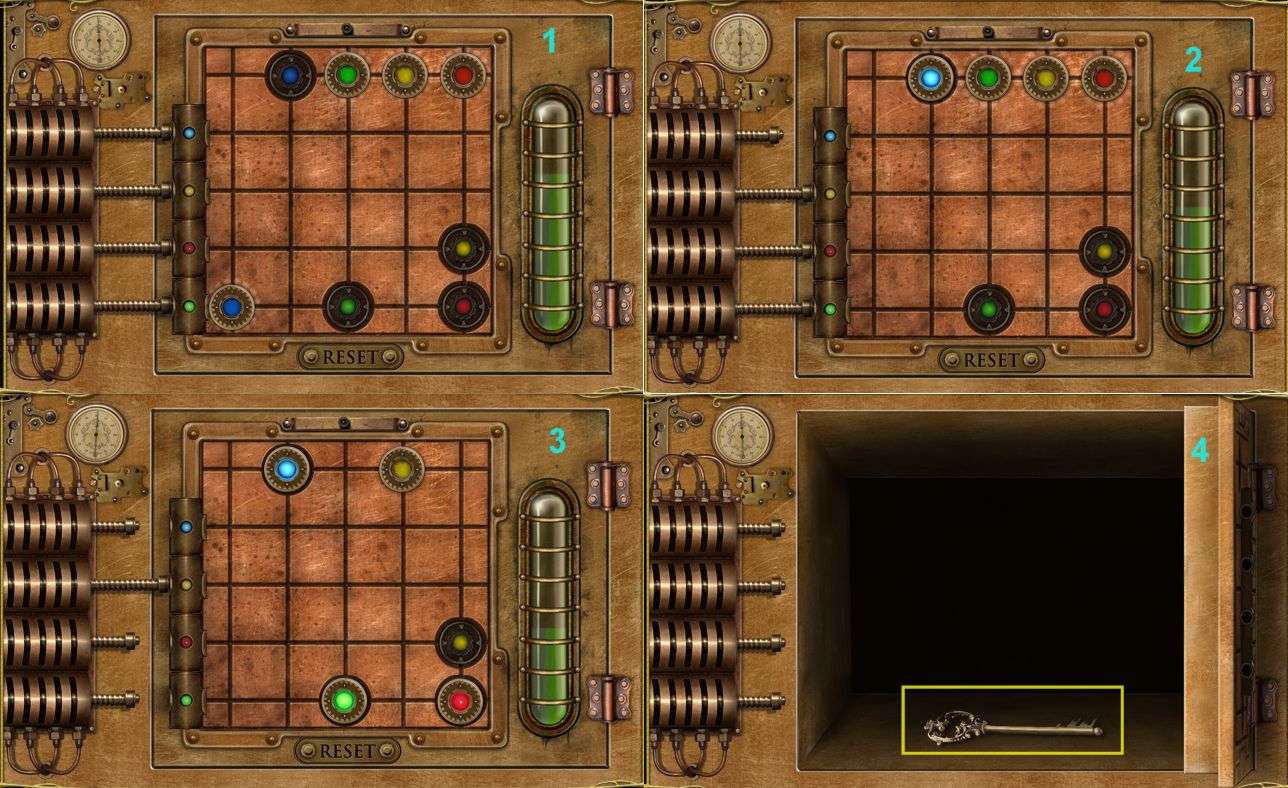Click the glowing red grid piece in panel 3
The width and height of the screenshot is (1288, 788).
460,701
